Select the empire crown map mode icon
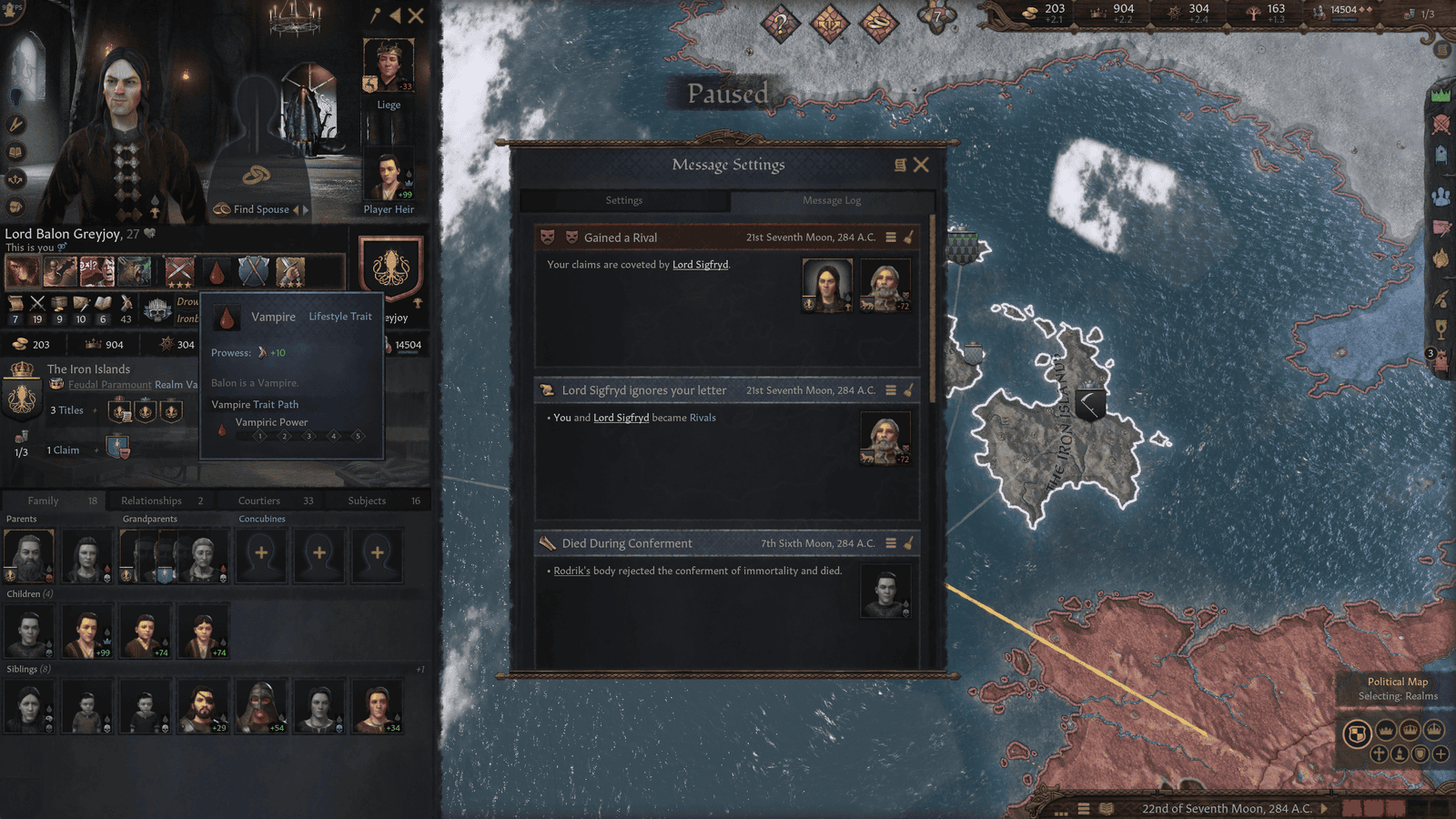Image resolution: width=1456 pixels, height=819 pixels. click(1434, 730)
